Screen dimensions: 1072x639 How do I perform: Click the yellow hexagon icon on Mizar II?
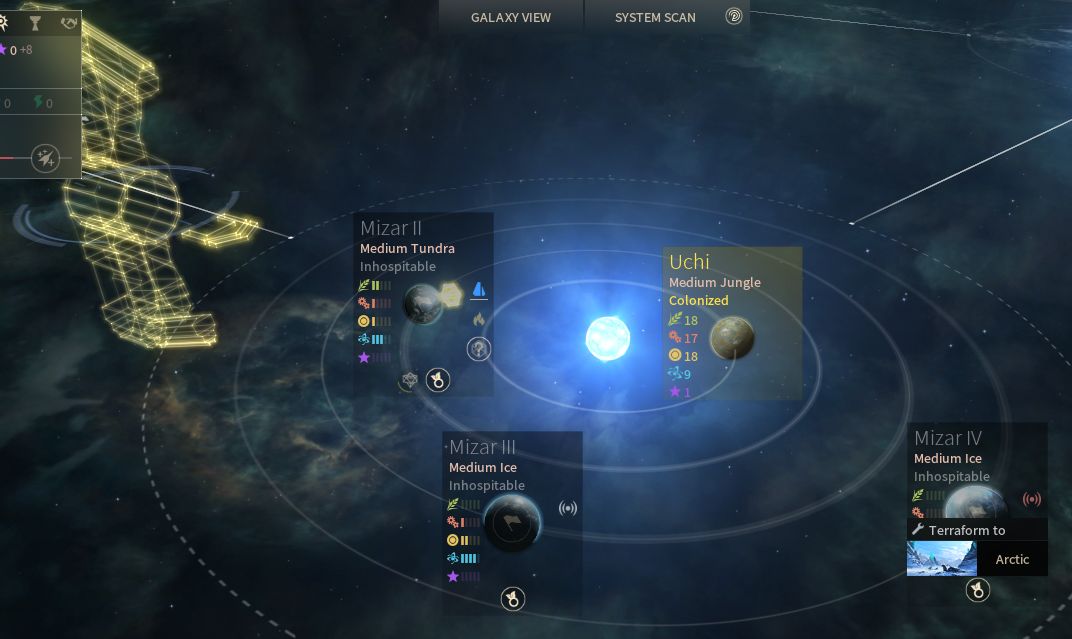tap(452, 294)
